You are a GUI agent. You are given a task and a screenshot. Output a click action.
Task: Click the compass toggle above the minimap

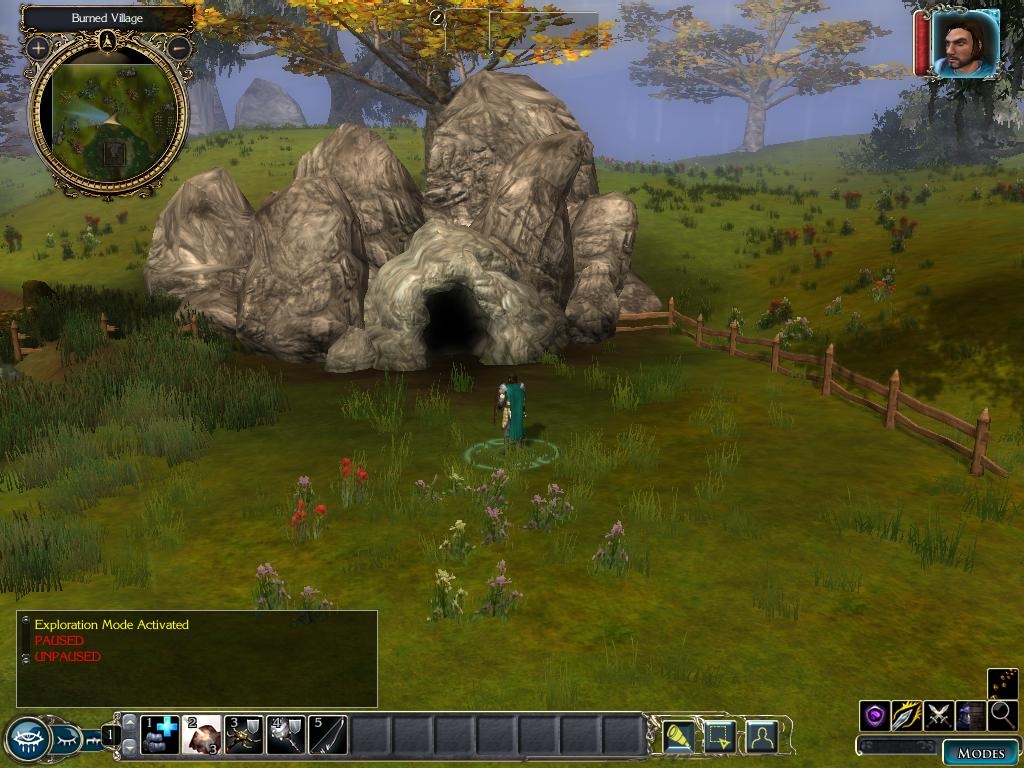108,41
